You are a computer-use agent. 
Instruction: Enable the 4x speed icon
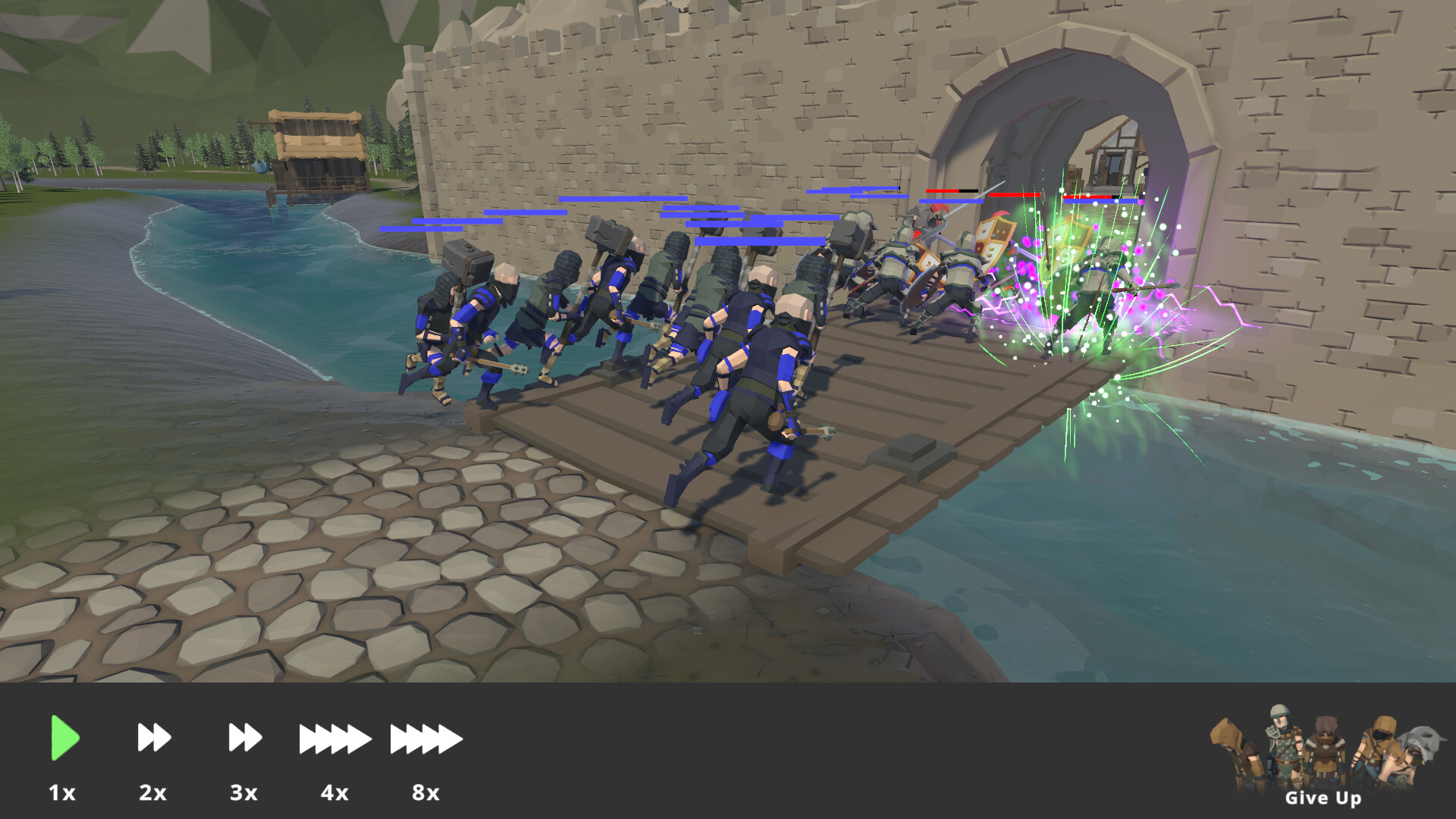pyautogui.click(x=334, y=737)
